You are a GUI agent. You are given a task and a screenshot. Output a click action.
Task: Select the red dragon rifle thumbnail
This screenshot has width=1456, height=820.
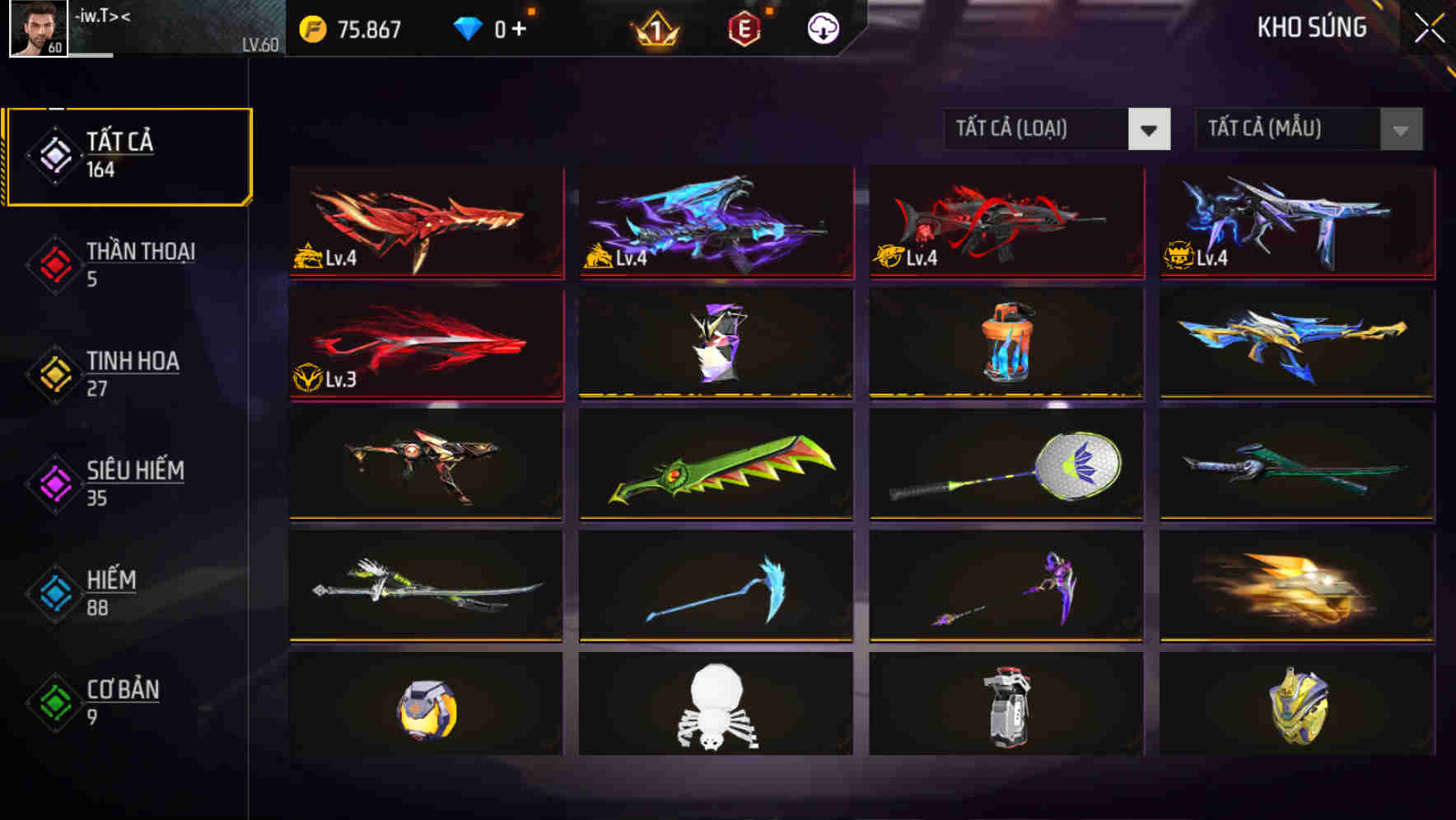pos(425,223)
